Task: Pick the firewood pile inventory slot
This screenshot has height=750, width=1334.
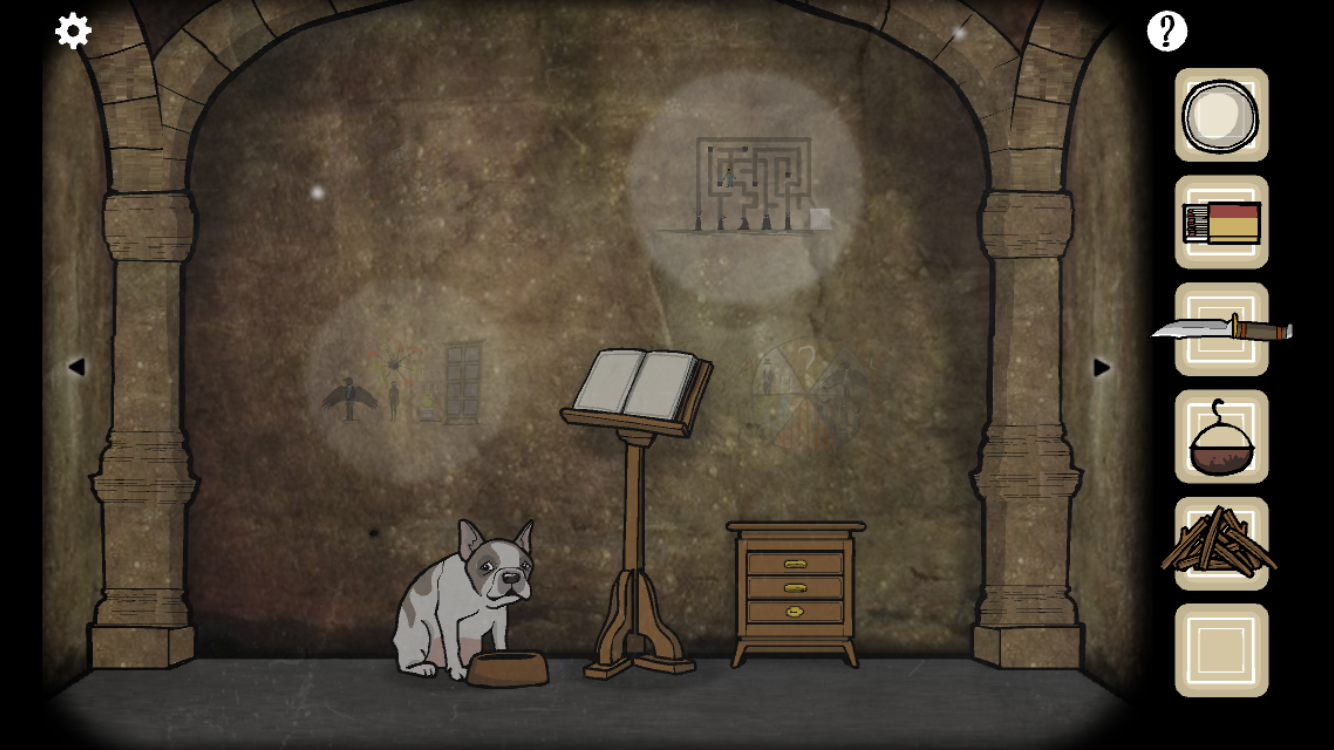Action: (x=1221, y=544)
